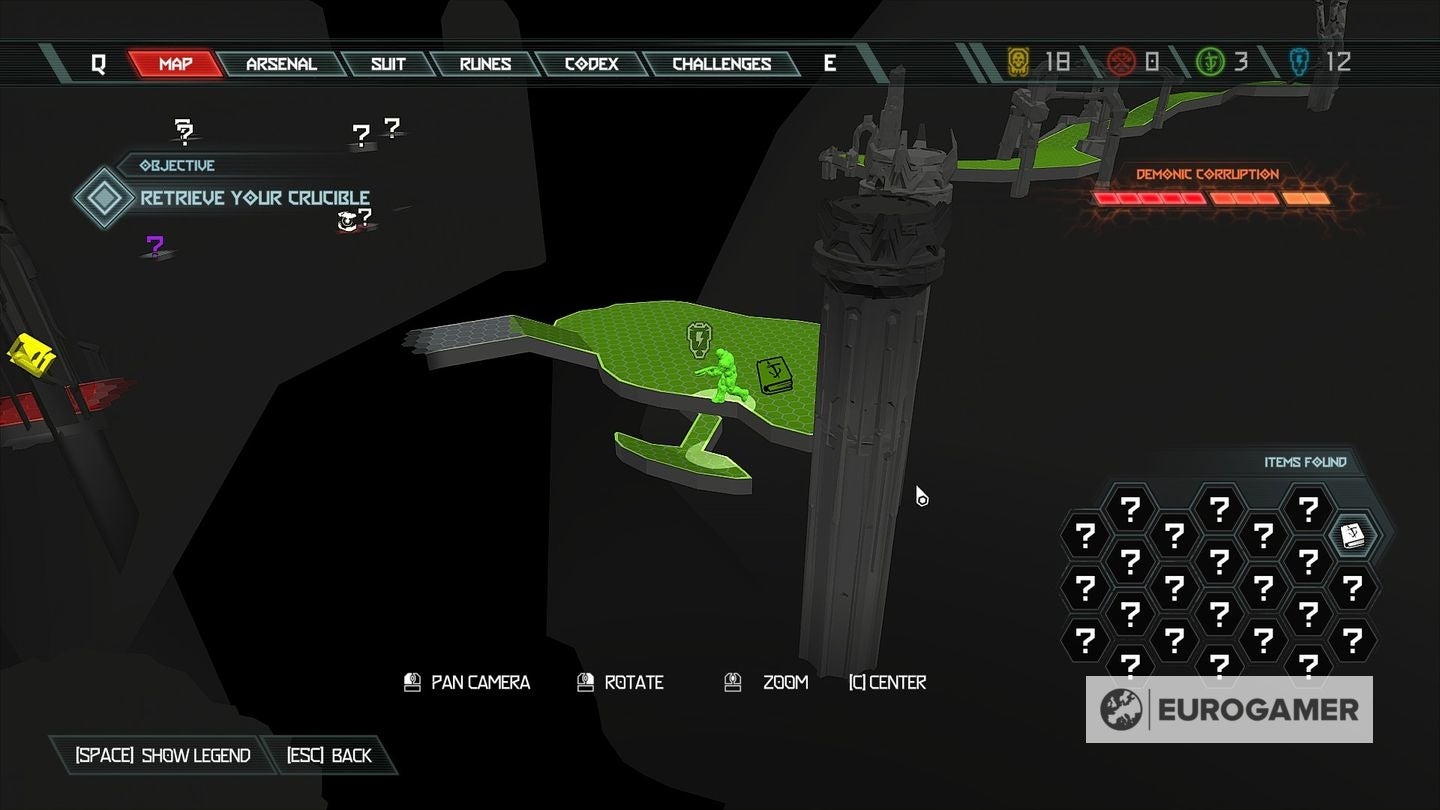Click the Retrieve Your Crucible objective
This screenshot has height=810, width=1440.
[254, 197]
